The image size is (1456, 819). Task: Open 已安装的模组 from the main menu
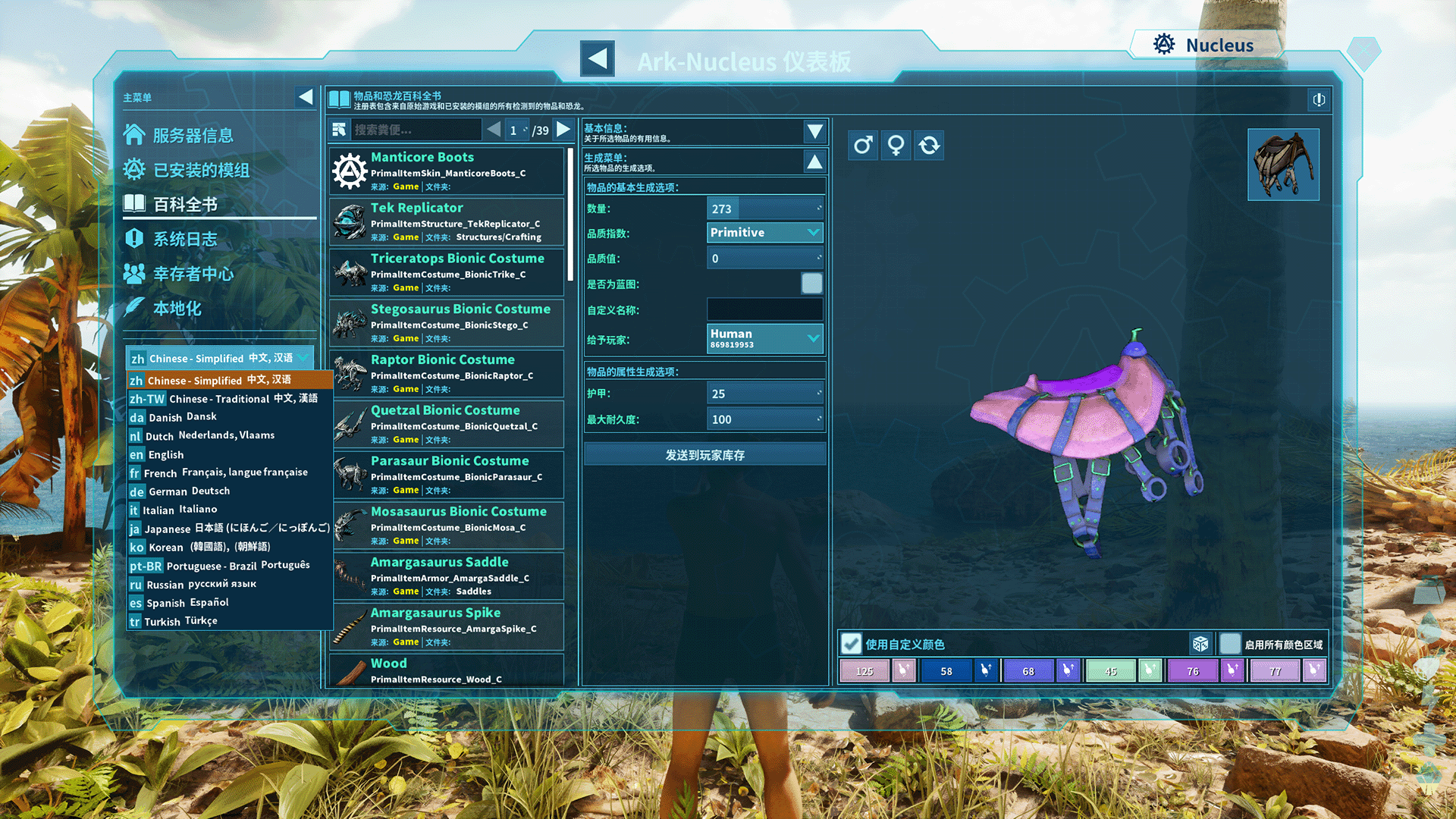[201, 171]
